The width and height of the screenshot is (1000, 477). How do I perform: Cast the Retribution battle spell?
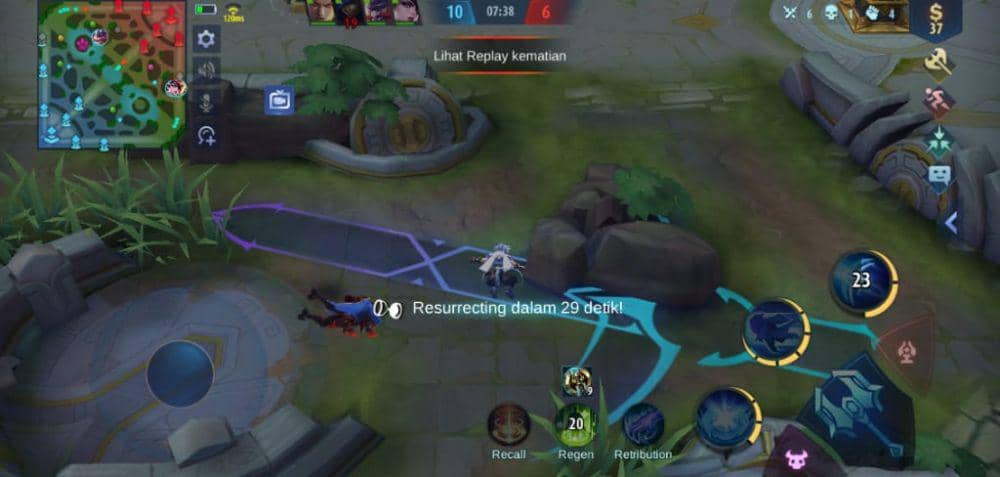click(643, 425)
